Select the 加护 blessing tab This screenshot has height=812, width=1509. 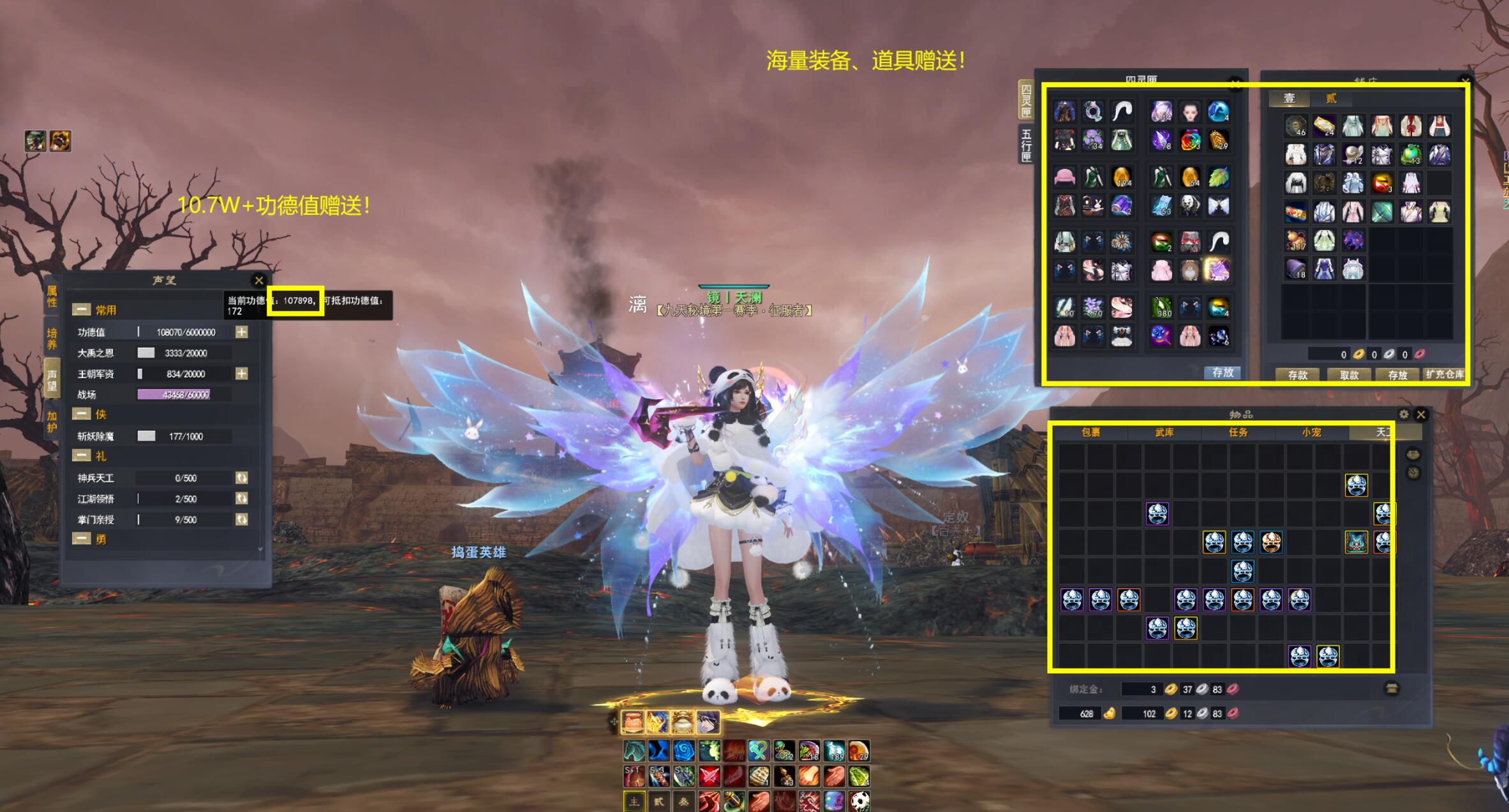pyautogui.click(x=52, y=422)
